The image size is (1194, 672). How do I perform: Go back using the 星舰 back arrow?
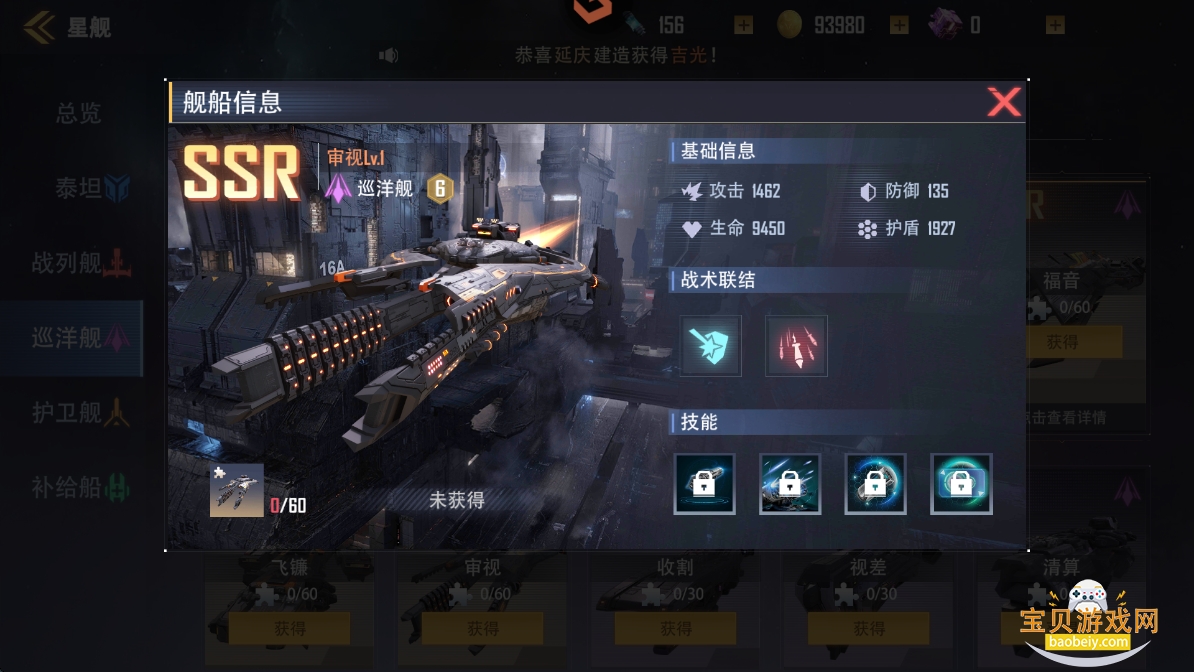(40, 27)
